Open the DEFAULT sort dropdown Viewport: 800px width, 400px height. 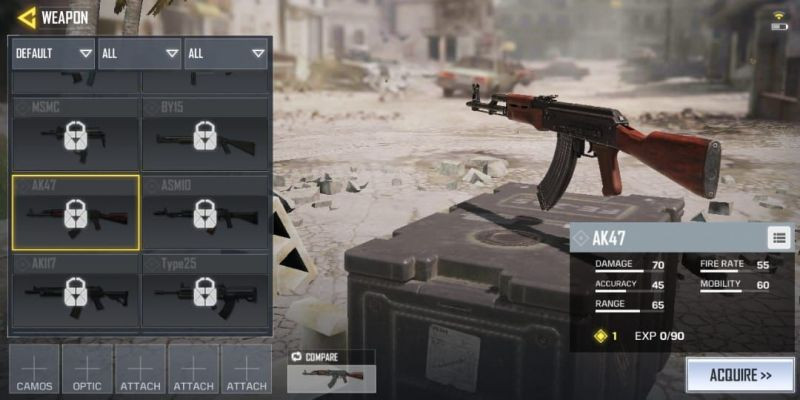(53, 53)
